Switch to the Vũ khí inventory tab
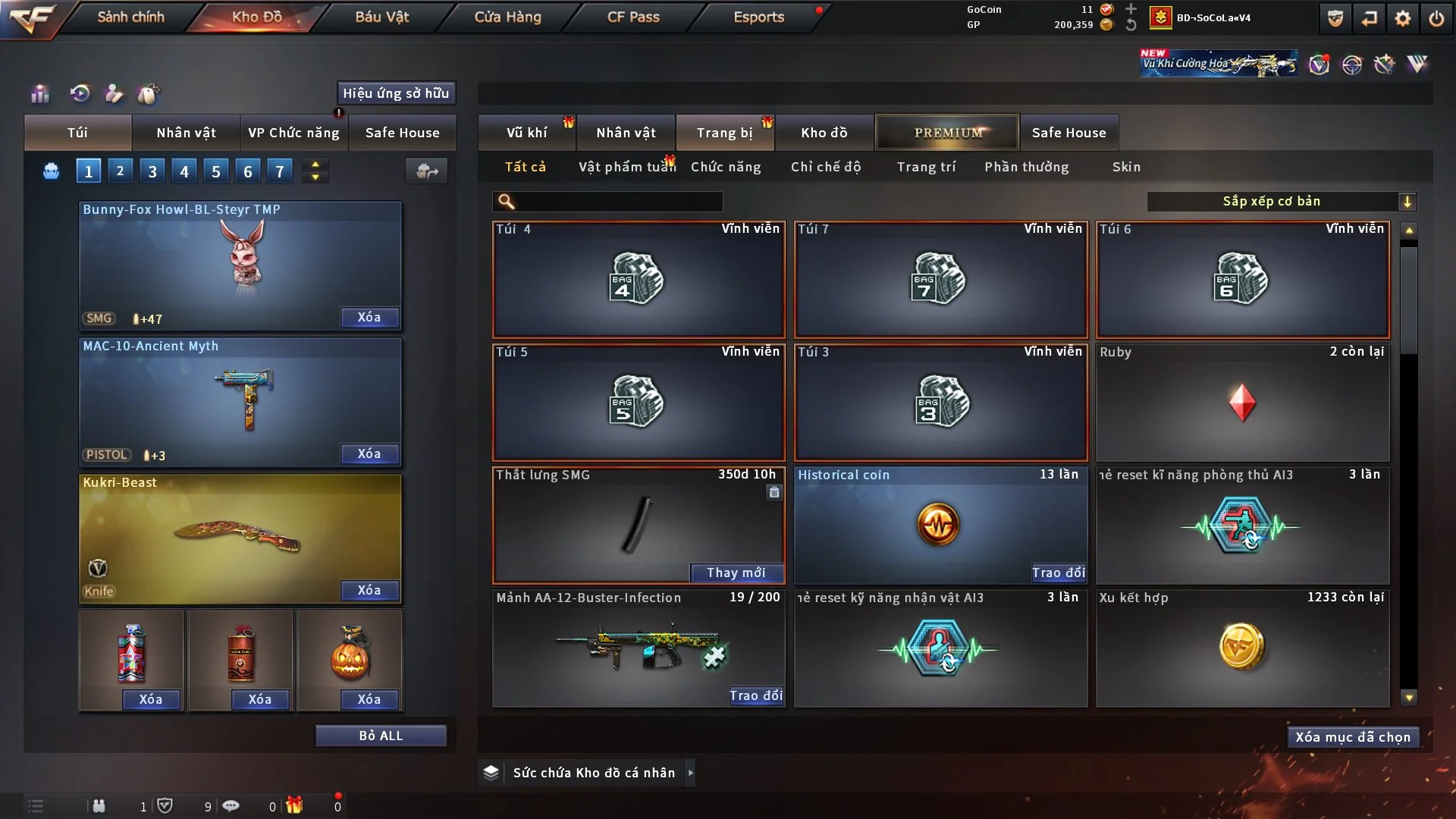Screen dimensions: 1456x819 point(526,133)
